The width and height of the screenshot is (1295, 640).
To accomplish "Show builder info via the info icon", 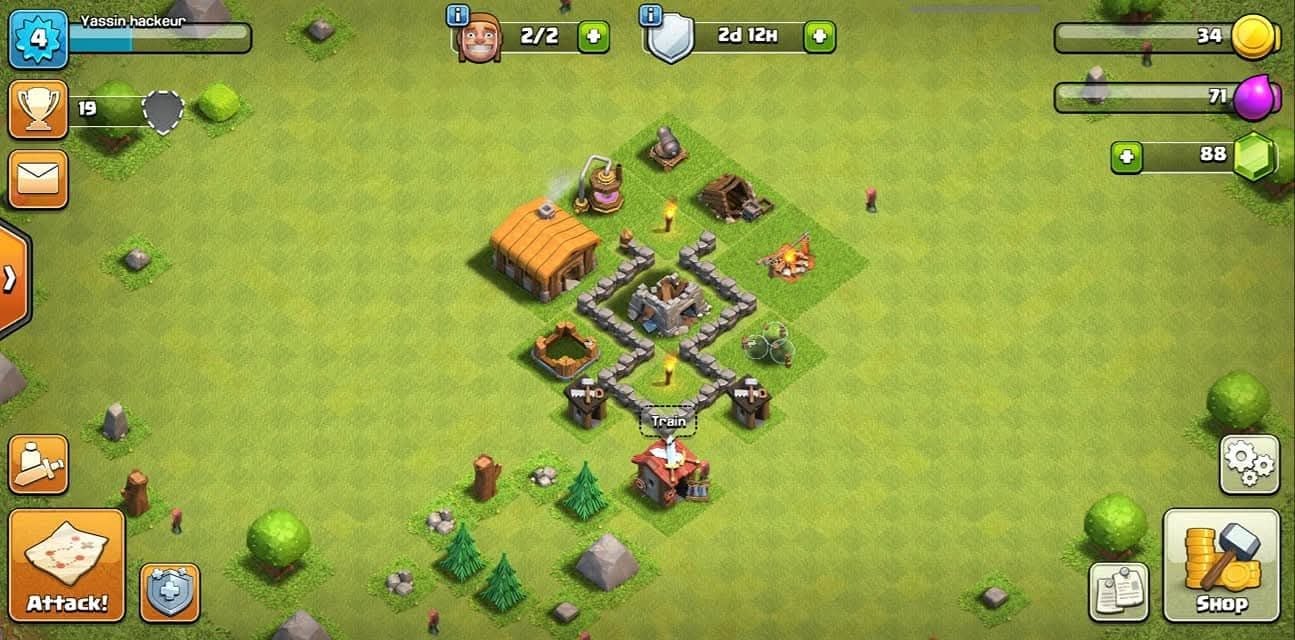I will pyautogui.click(x=458, y=15).
